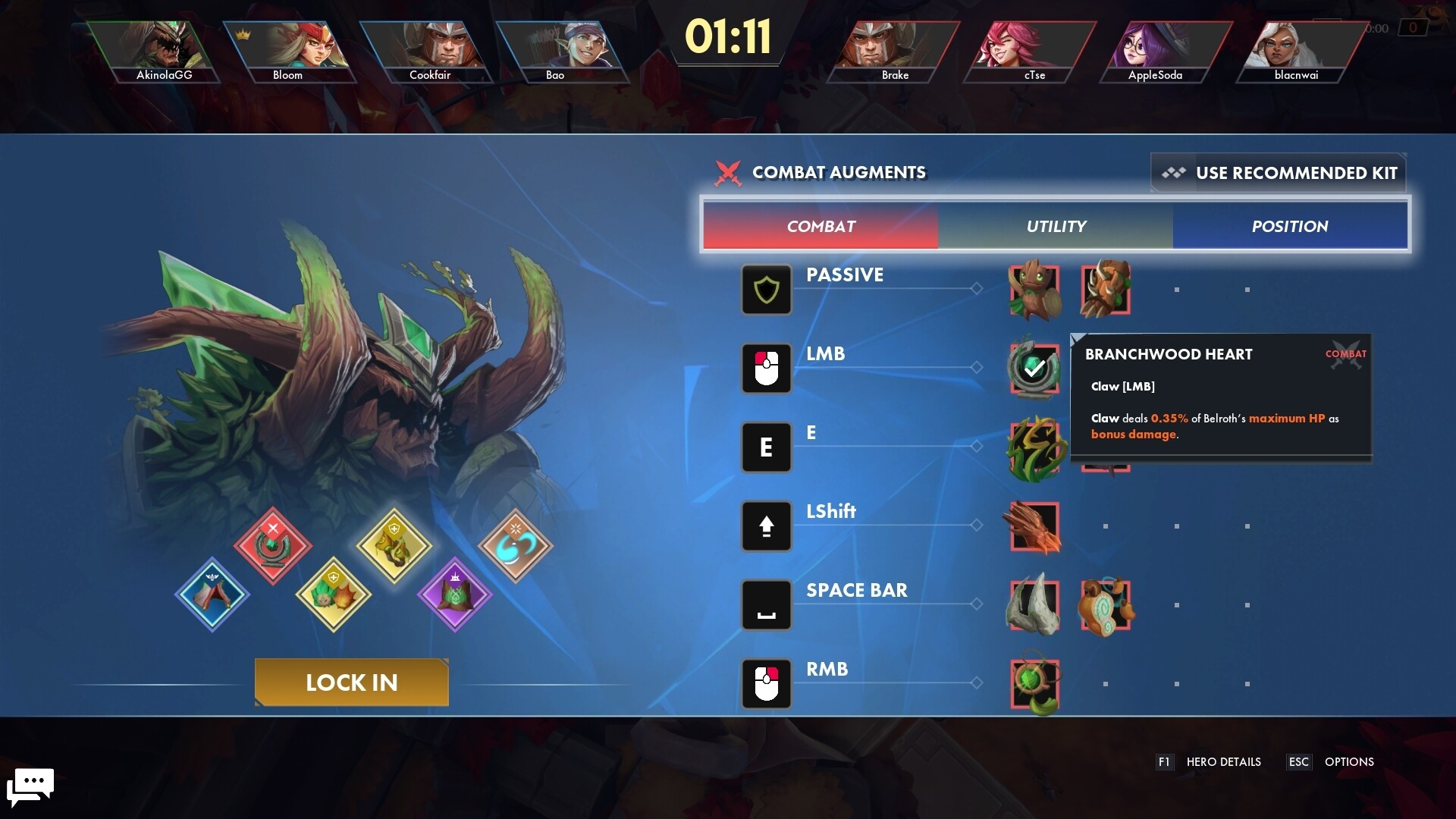Open the Options menu
1456x819 pixels.
point(1348,762)
